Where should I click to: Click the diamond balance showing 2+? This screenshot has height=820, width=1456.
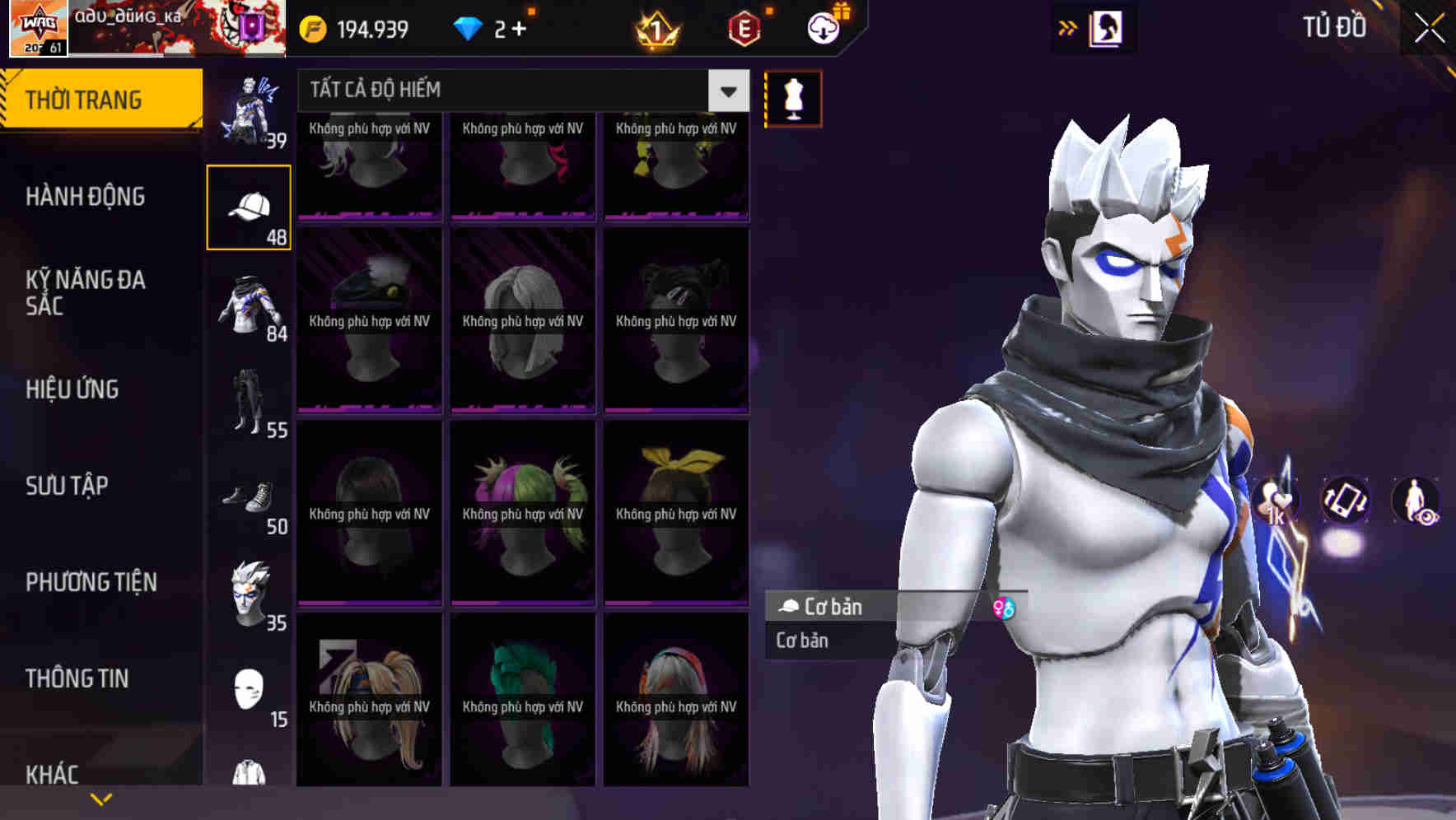coord(489,27)
